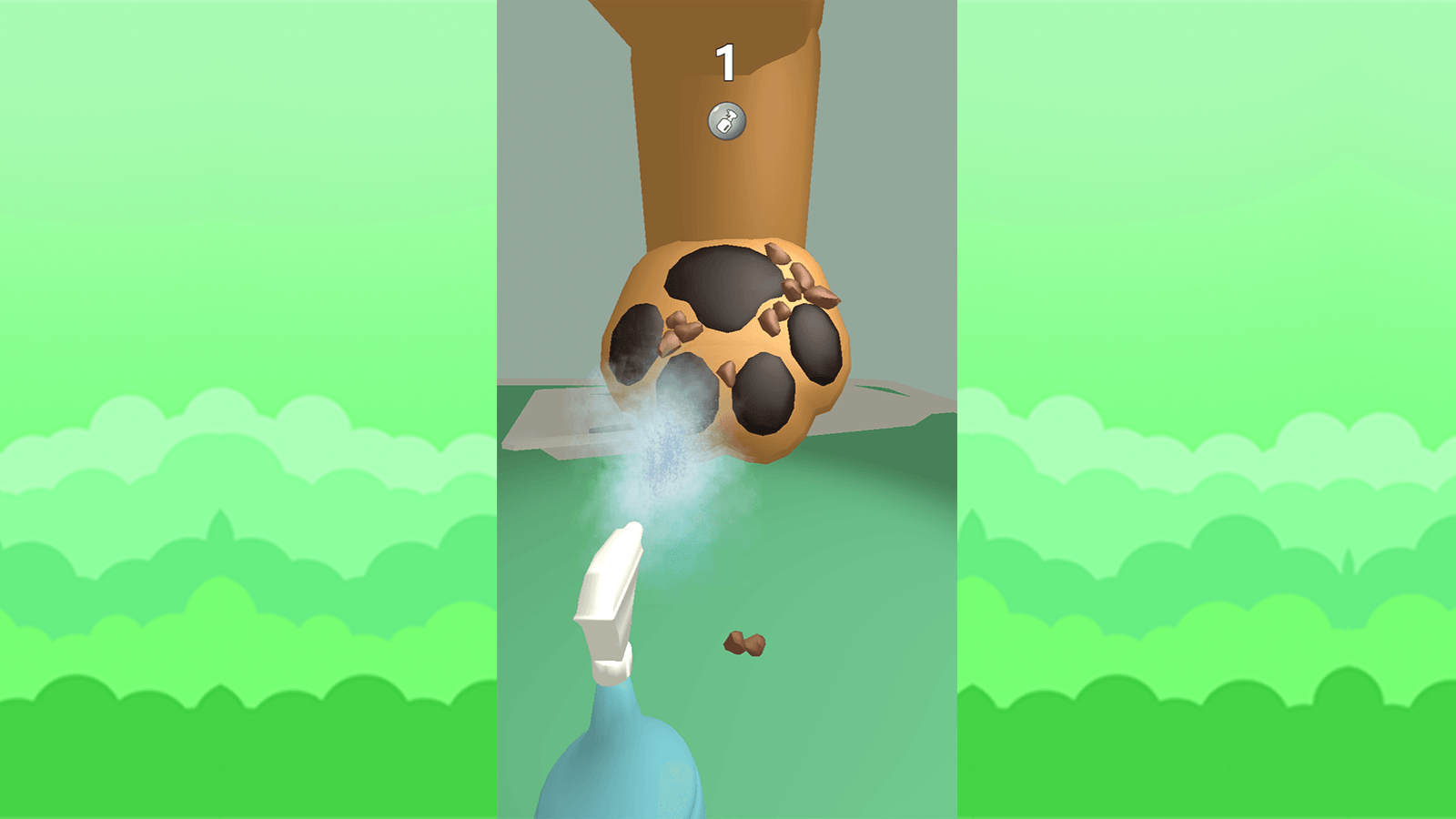Click the fallen dirt clump on the ground
The image size is (1456, 819).
coord(746,643)
